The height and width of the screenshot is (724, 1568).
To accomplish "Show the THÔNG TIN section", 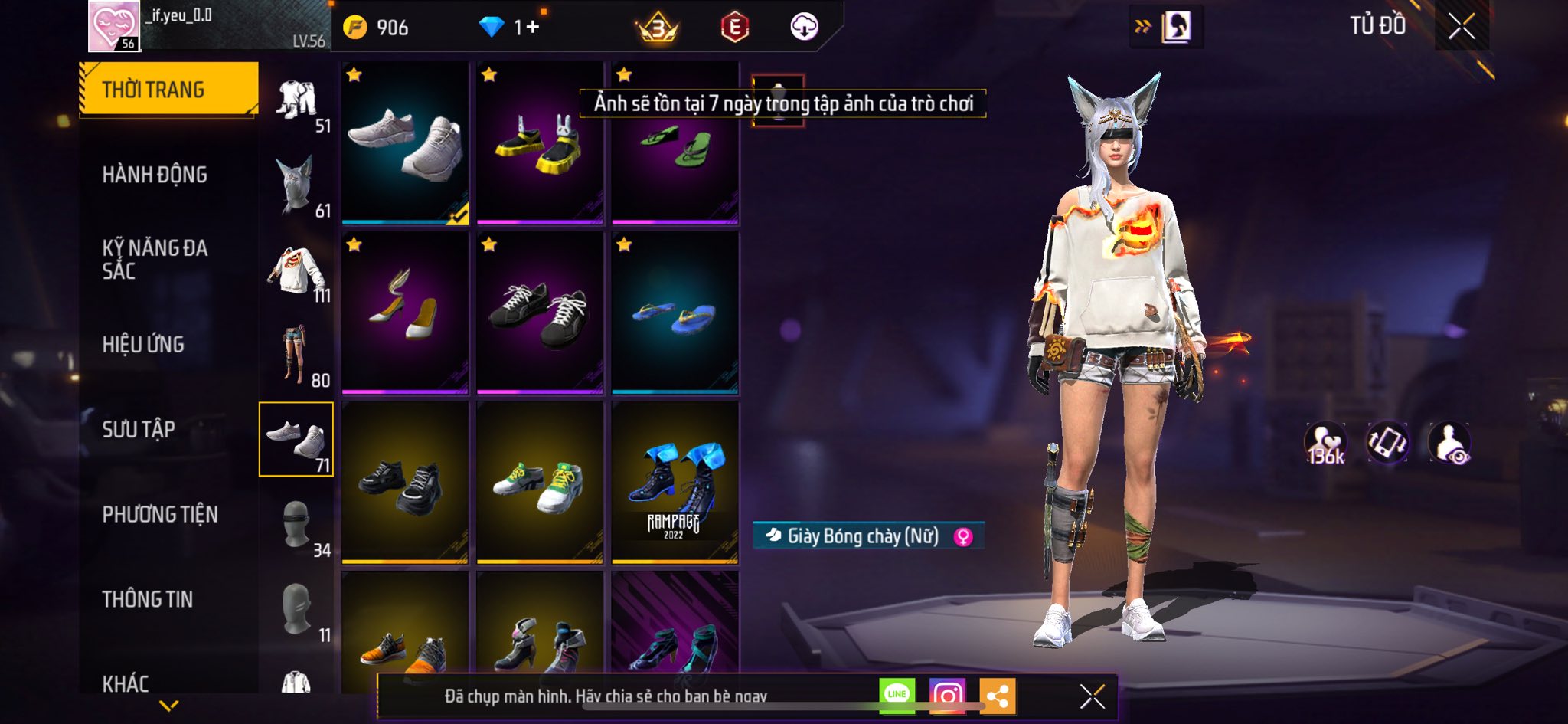I will point(148,599).
